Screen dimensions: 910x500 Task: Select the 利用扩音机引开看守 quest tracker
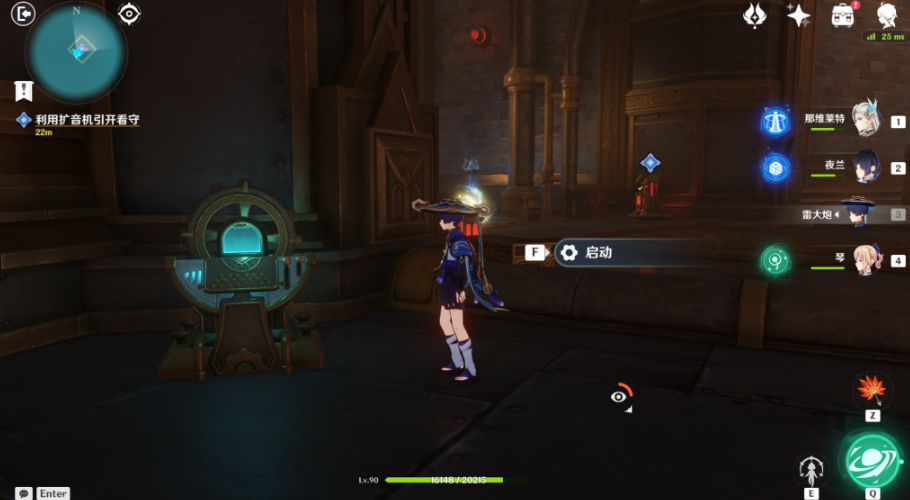pyautogui.click(x=86, y=120)
